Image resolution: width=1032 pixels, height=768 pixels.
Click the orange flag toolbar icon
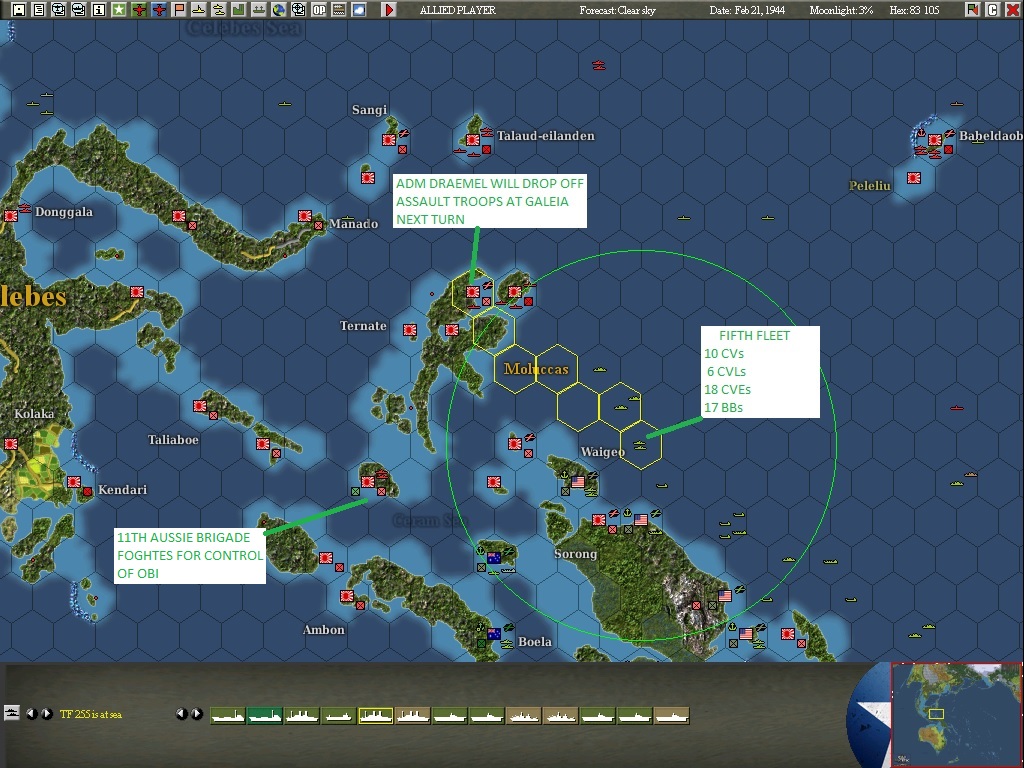coord(178,10)
